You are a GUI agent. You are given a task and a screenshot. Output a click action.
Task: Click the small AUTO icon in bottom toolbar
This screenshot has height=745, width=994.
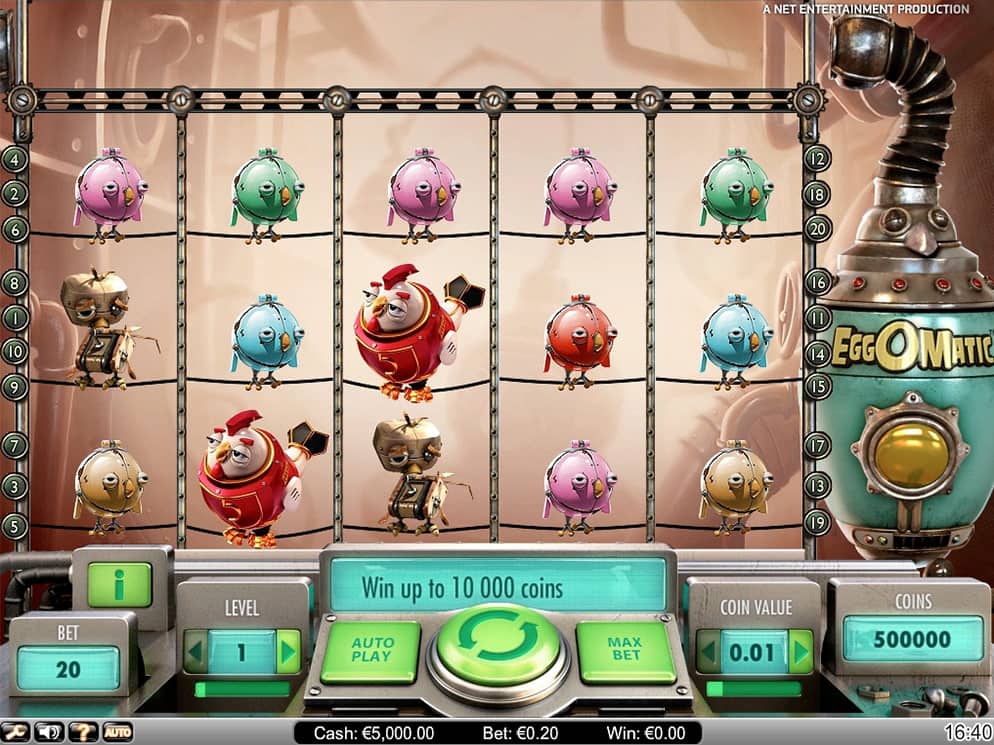[x=118, y=733]
